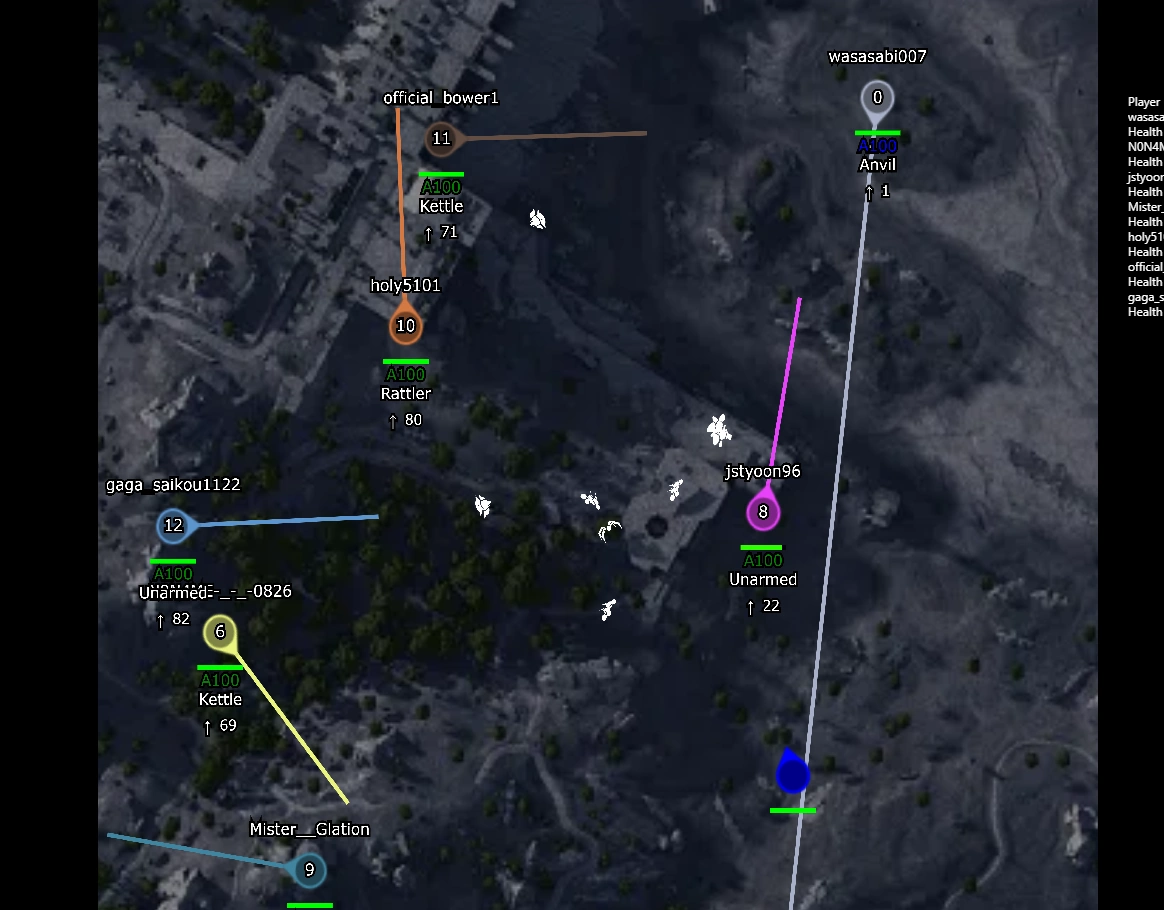Select holy5101's orange marker 10
The image size is (1164, 910).
pyautogui.click(x=405, y=326)
